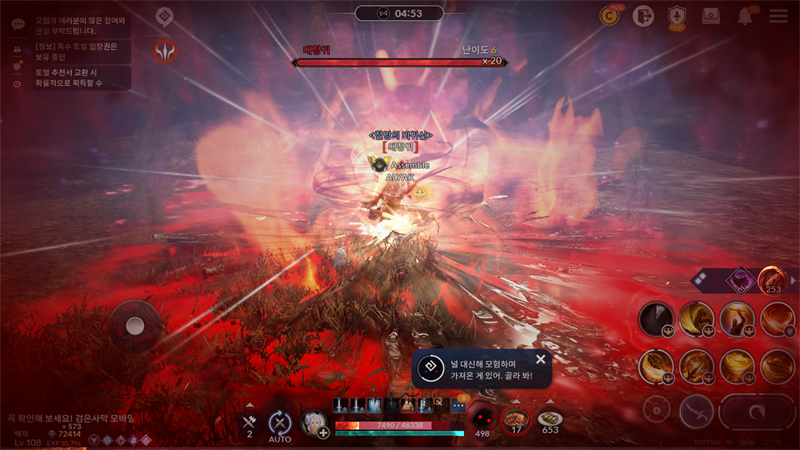
Task: Open the chat speech bubble icon
Action: click(x=18, y=22)
